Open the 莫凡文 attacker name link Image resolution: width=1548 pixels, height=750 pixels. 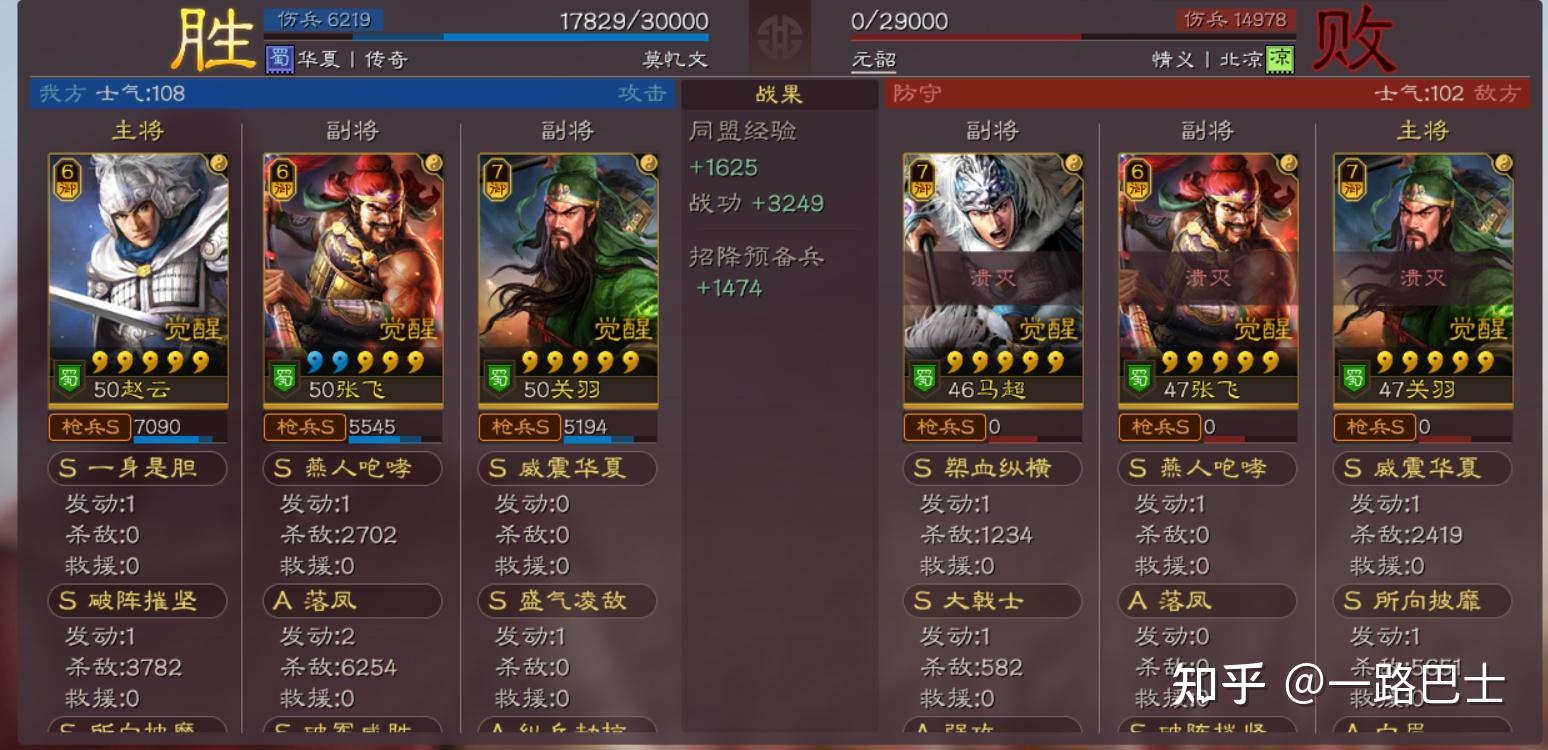pyautogui.click(x=675, y=59)
